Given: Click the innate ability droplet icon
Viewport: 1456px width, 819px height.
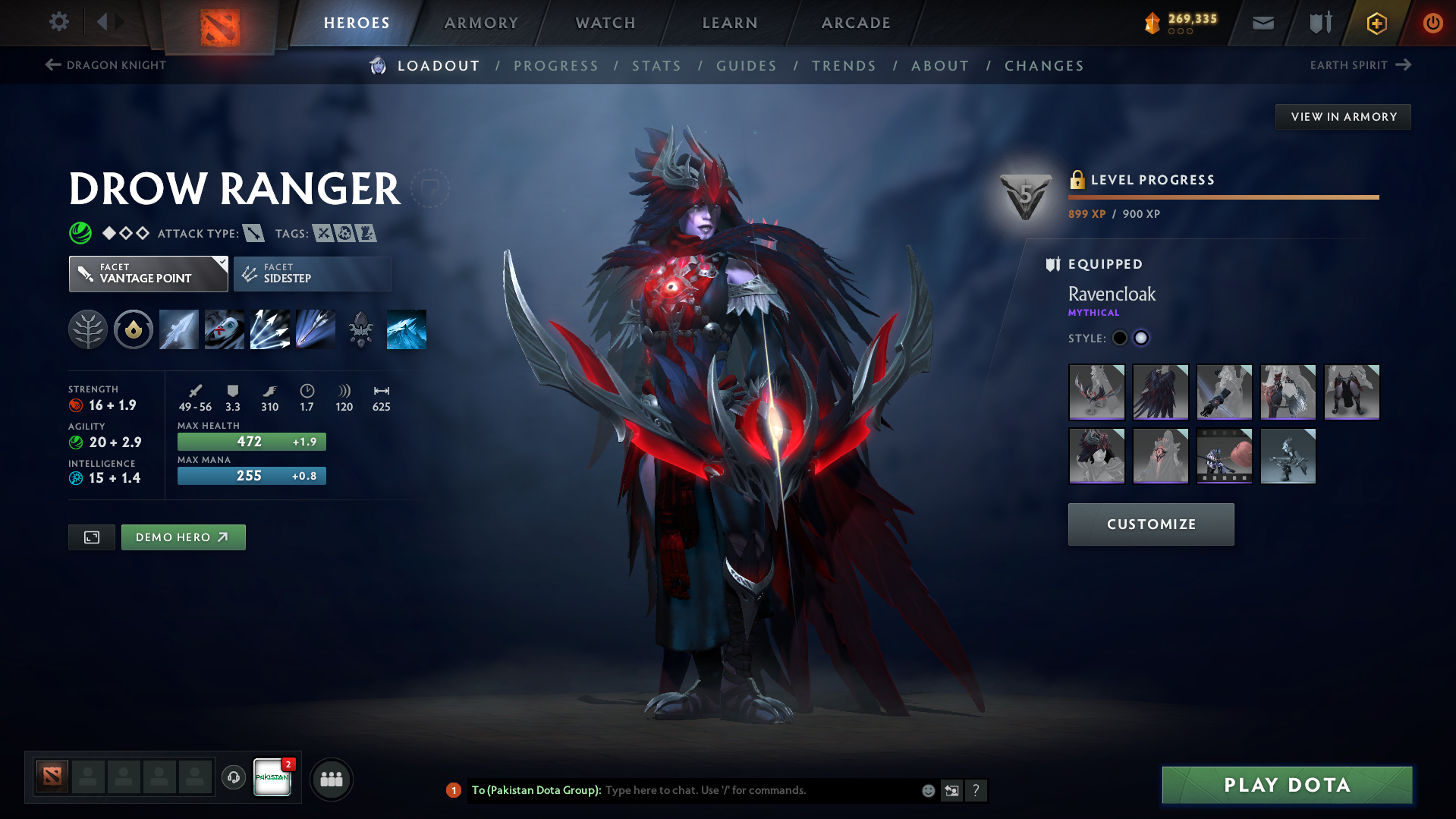Looking at the screenshot, I should point(134,329).
